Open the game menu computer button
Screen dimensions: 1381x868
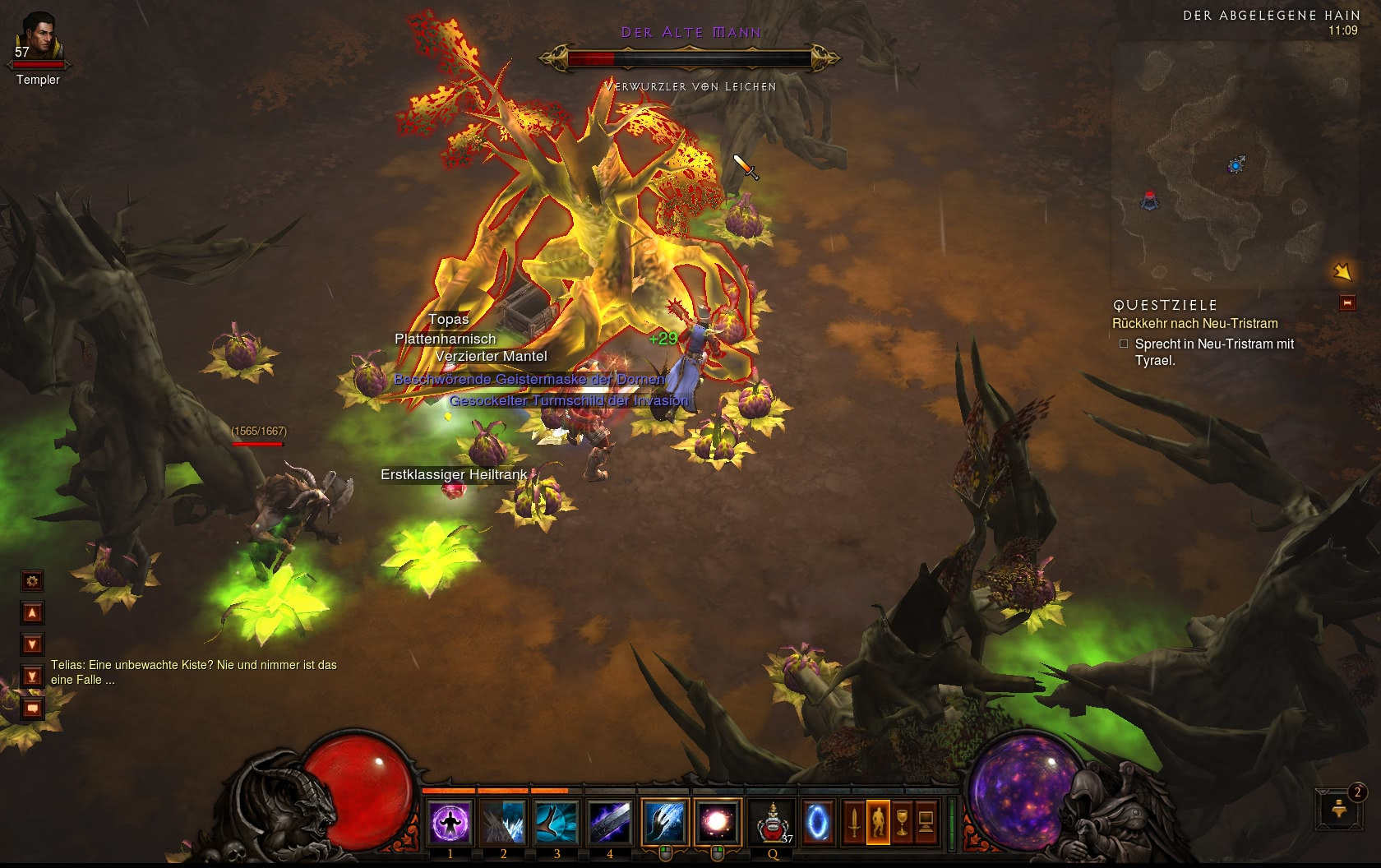point(926,821)
